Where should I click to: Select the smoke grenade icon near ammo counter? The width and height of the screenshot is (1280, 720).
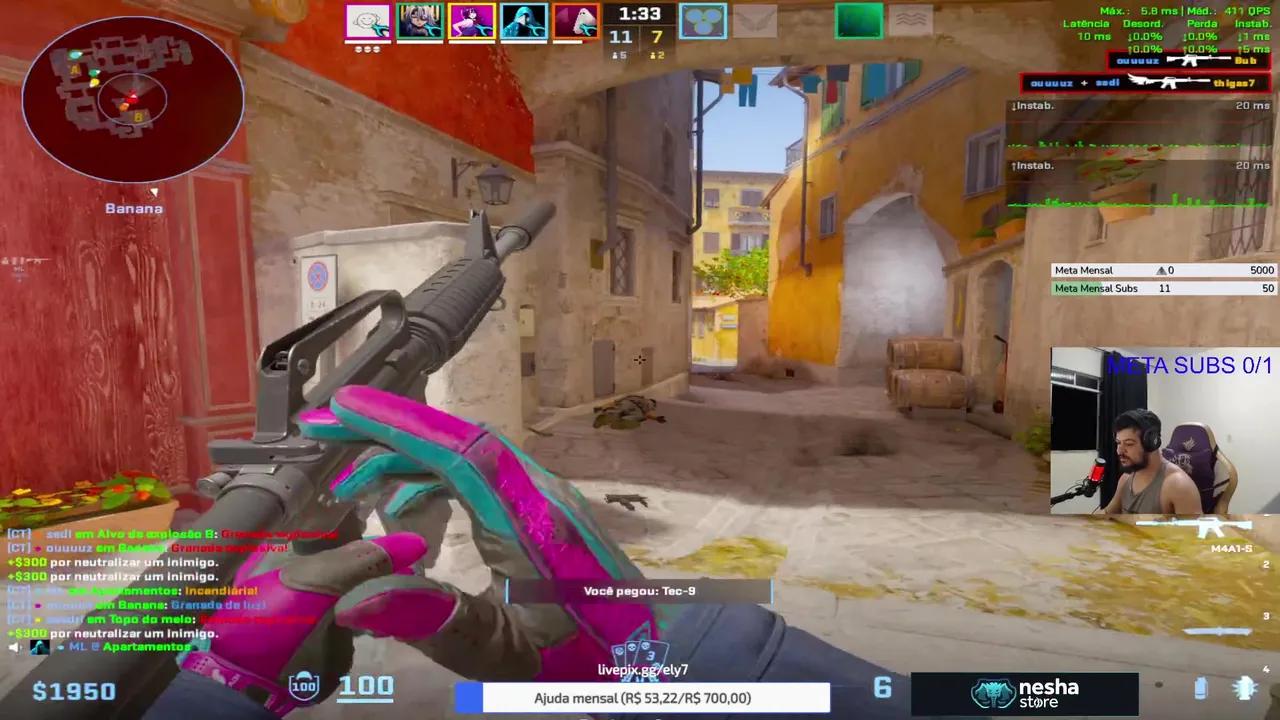tap(1200, 690)
